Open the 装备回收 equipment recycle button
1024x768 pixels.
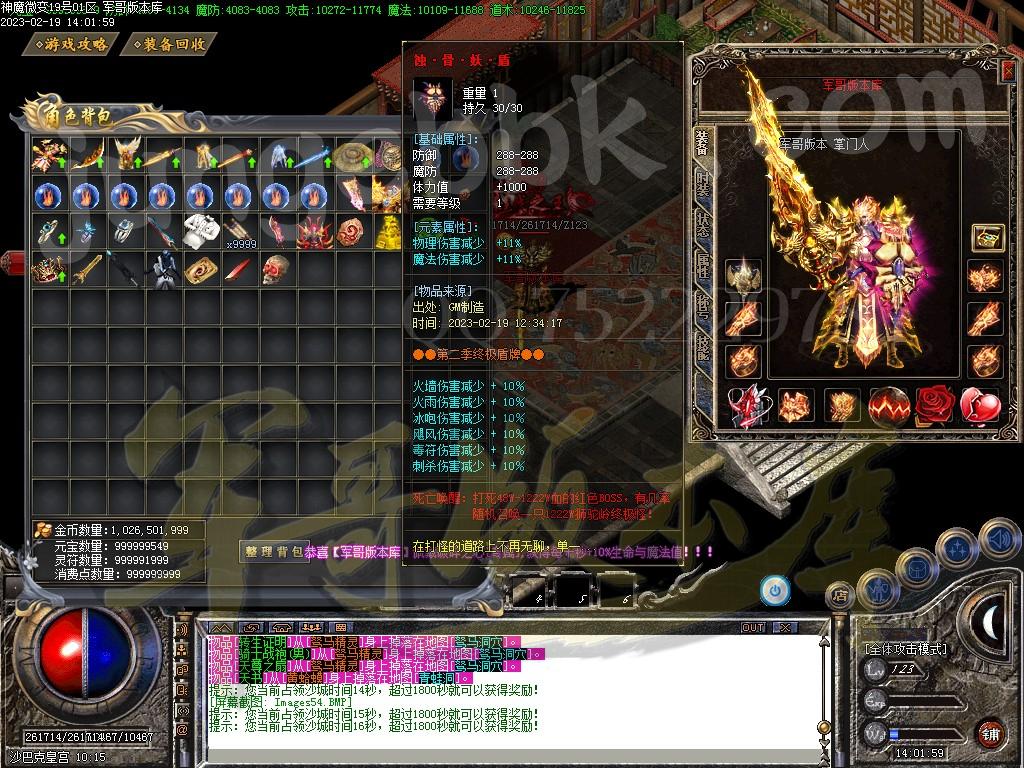click(x=172, y=45)
